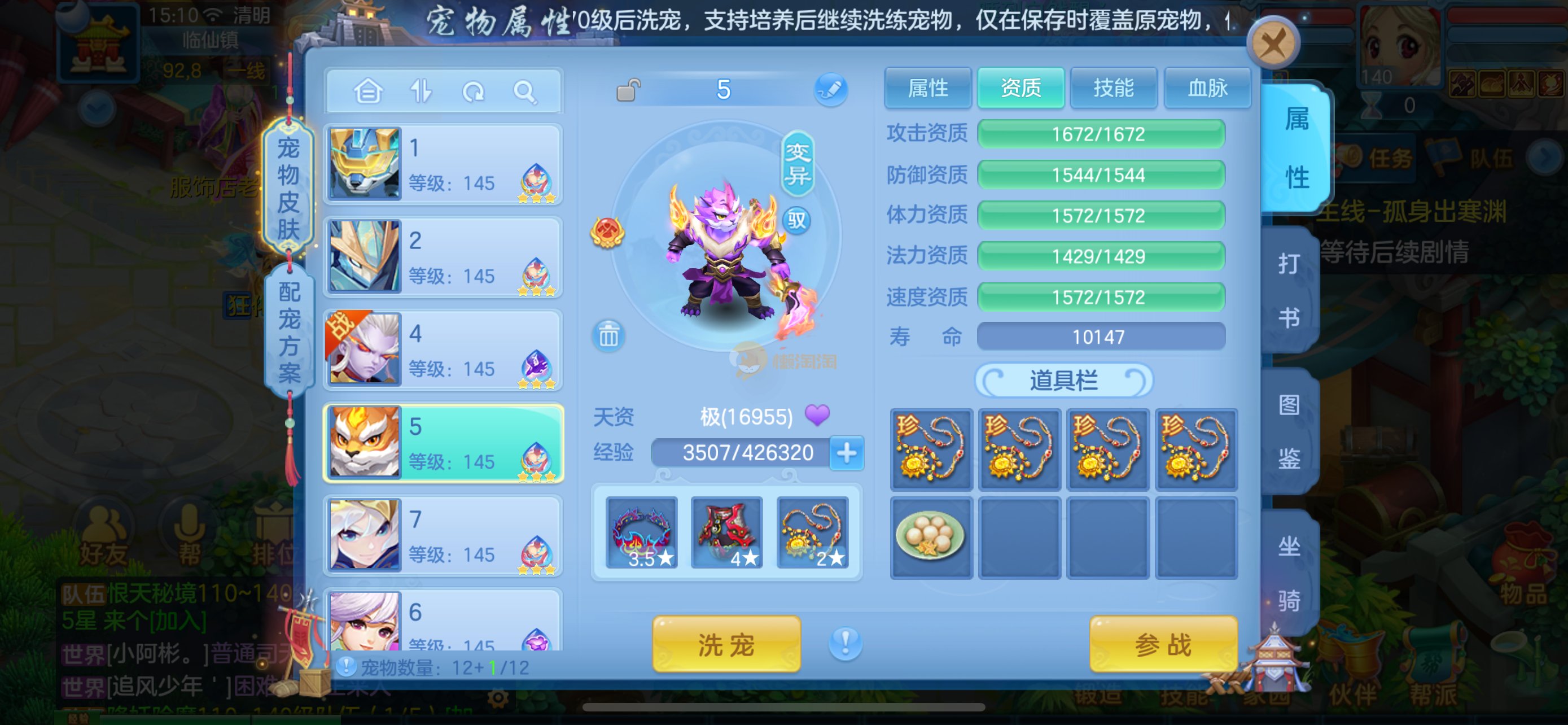Screen dimensions: 1568x725
Task: Select pet 2 in the list
Action: click(443, 257)
